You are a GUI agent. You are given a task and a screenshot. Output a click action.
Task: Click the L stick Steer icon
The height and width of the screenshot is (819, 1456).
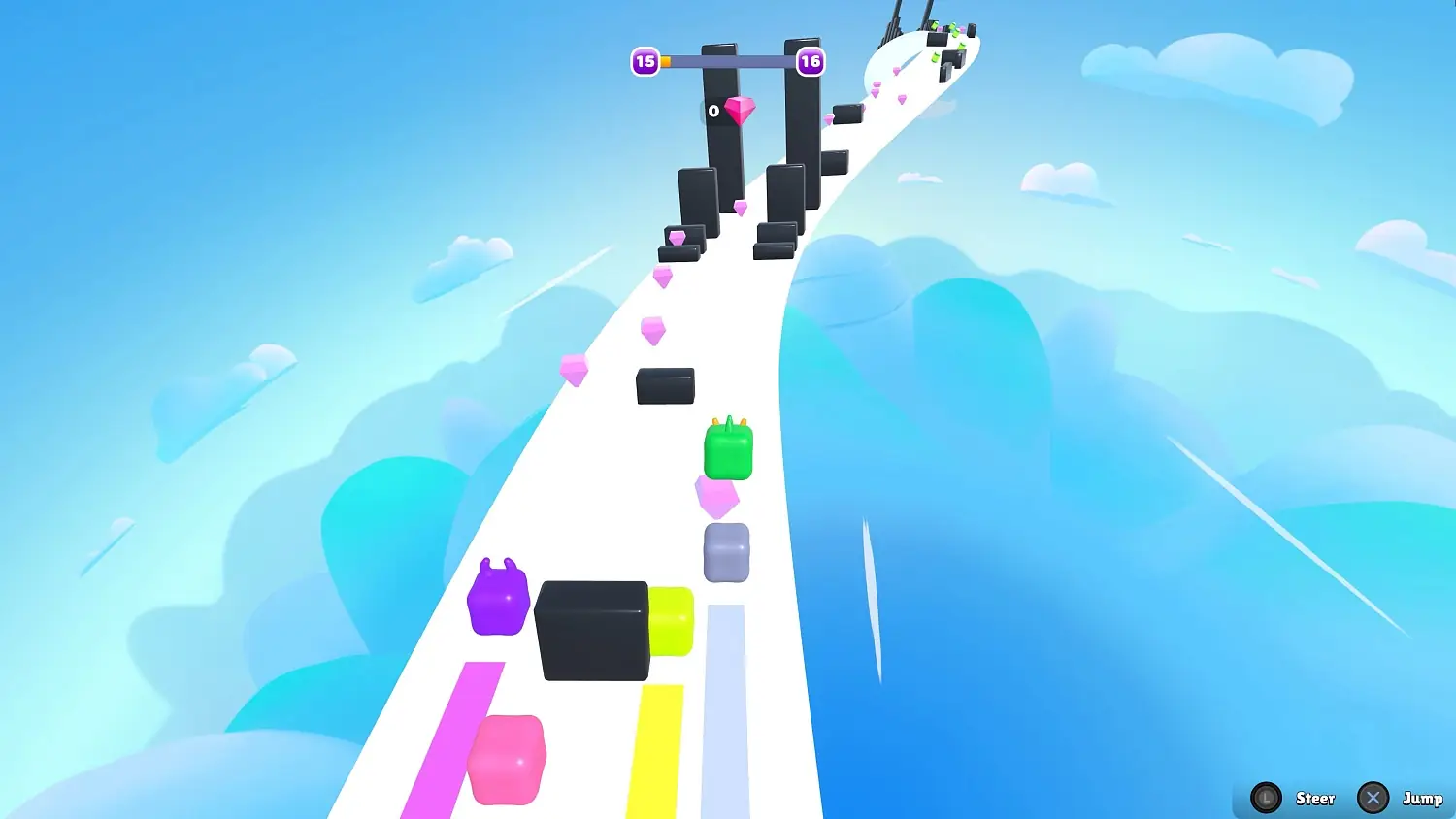[1266, 799]
